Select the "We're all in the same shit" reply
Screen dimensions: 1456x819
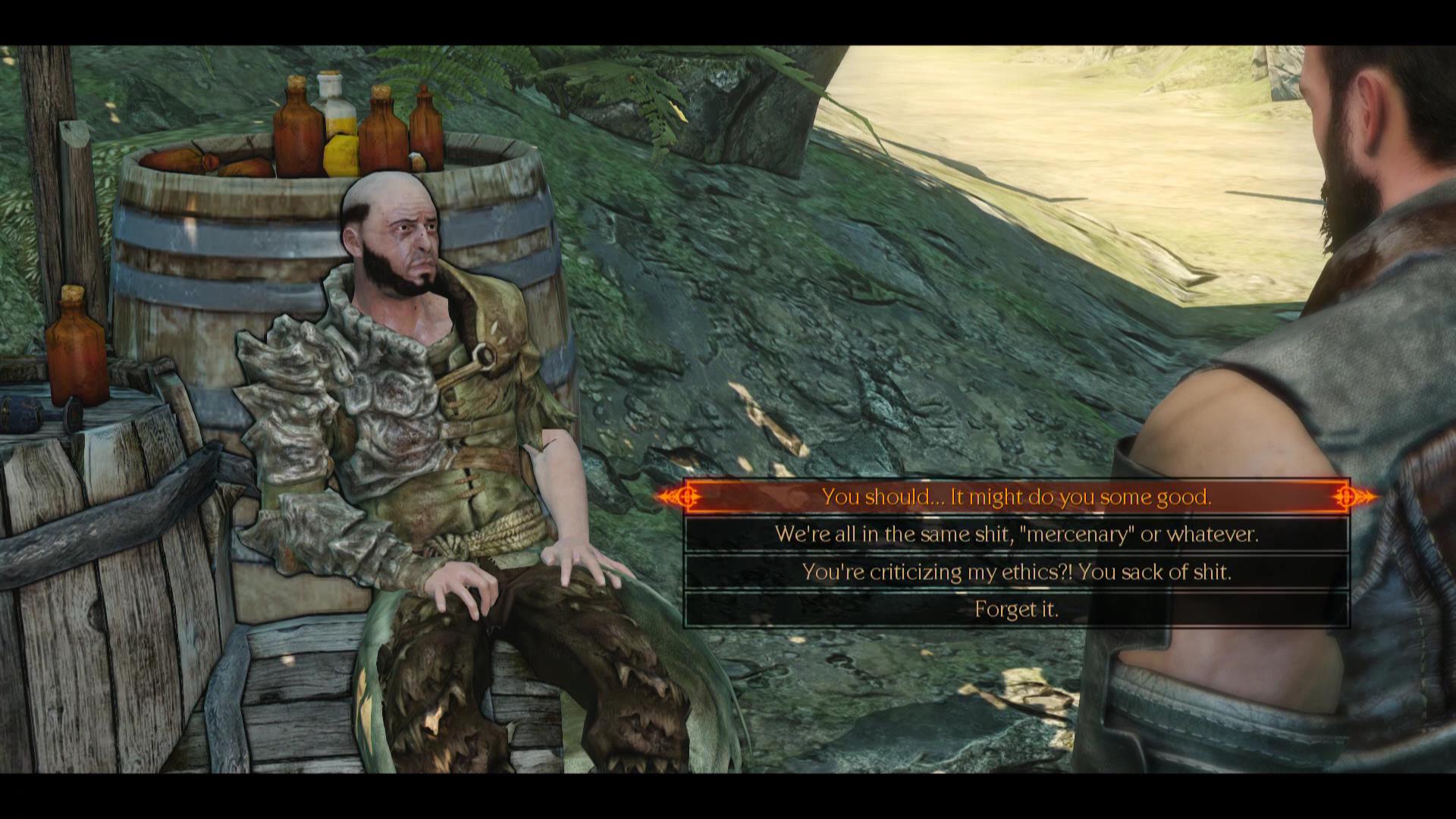[x=1016, y=535]
